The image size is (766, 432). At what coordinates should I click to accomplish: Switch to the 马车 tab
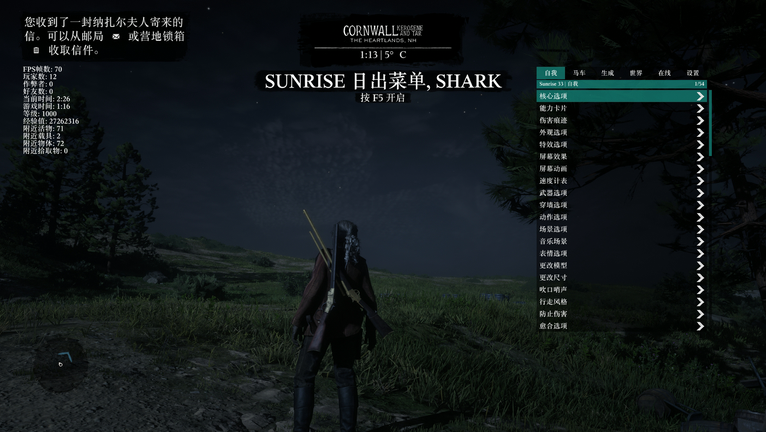tap(579, 73)
